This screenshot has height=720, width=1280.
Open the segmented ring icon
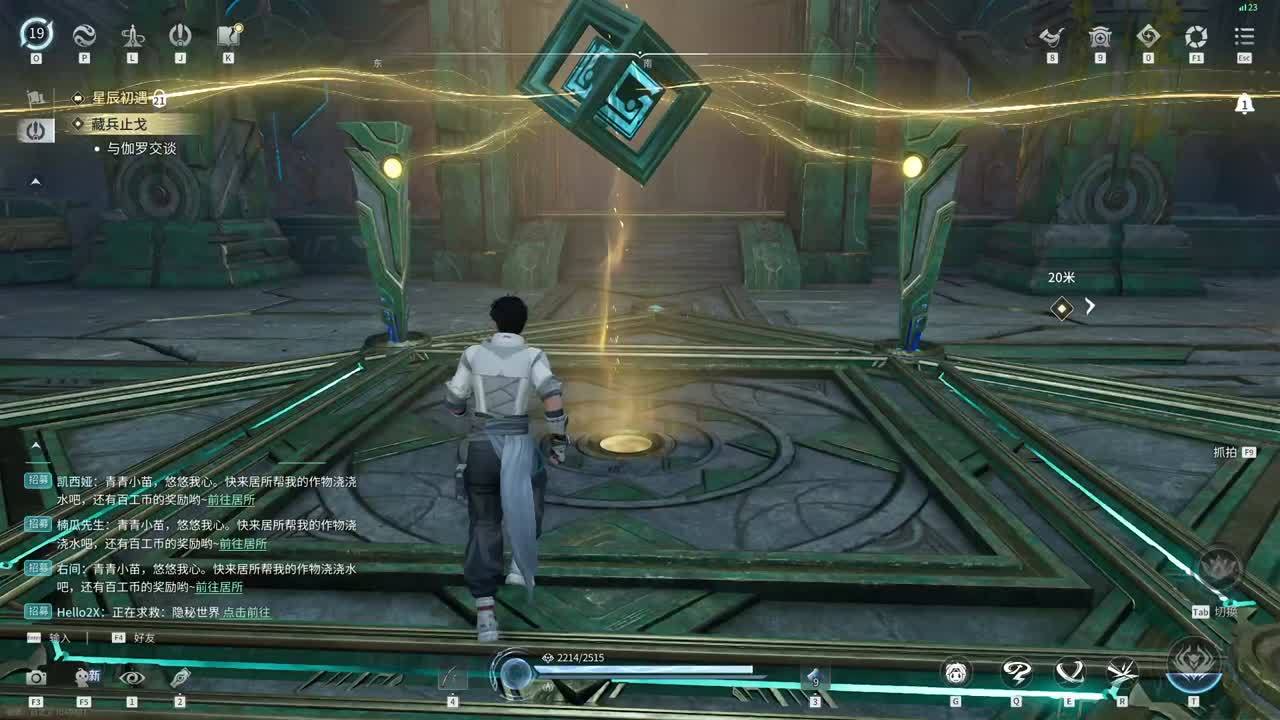(1196, 37)
